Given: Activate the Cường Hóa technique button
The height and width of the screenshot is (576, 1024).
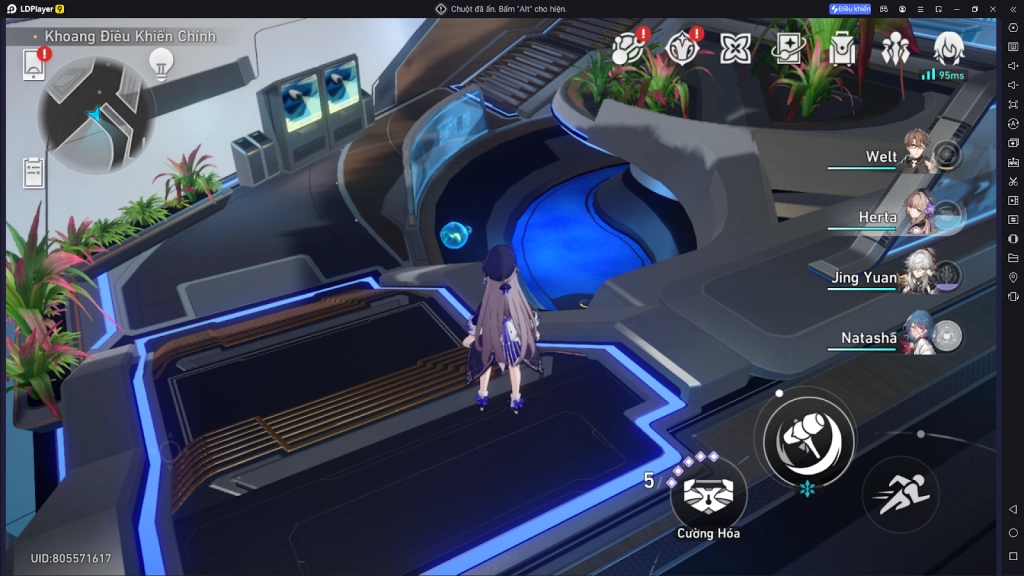Looking at the screenshot, I should pyautogui.click(x=708, y=495).
